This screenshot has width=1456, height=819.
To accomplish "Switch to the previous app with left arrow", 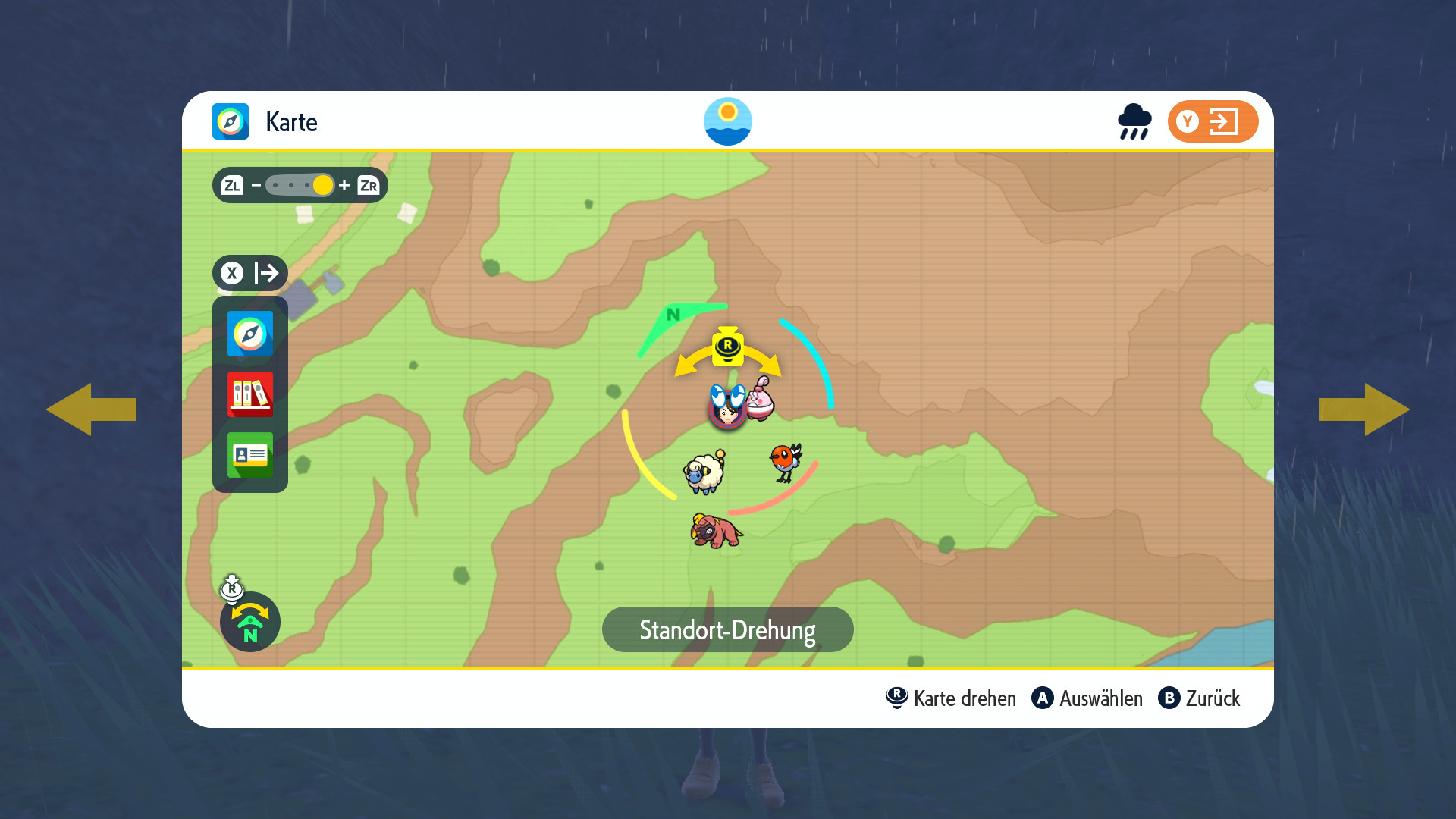I will (91, 409).
